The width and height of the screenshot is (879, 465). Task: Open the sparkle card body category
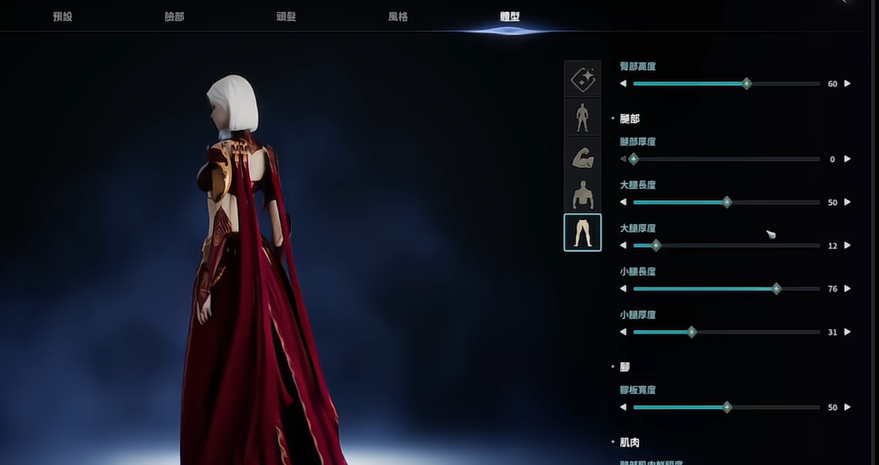(582, 78)
